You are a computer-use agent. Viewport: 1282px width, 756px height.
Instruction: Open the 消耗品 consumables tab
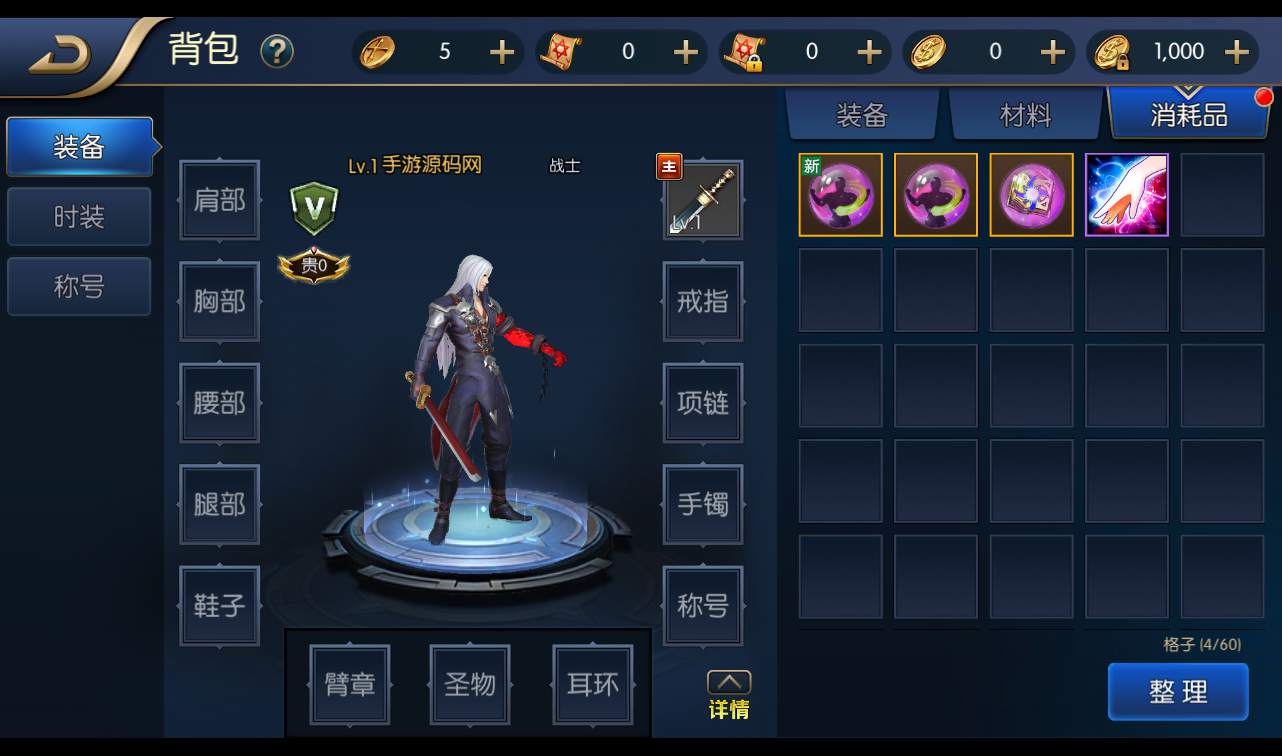(x=1188, y=115)
